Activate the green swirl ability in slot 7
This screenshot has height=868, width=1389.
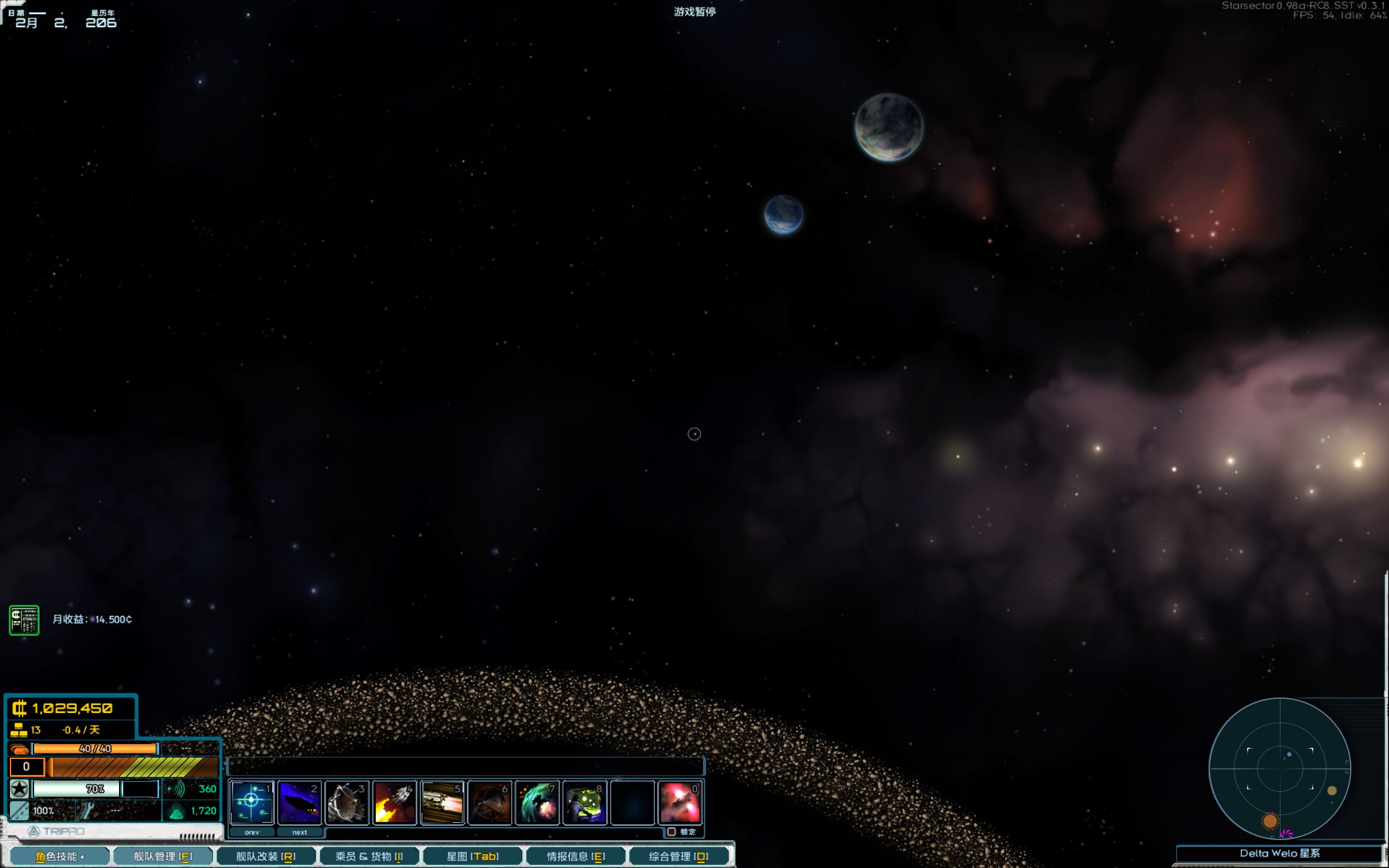(x=538, y=802)
